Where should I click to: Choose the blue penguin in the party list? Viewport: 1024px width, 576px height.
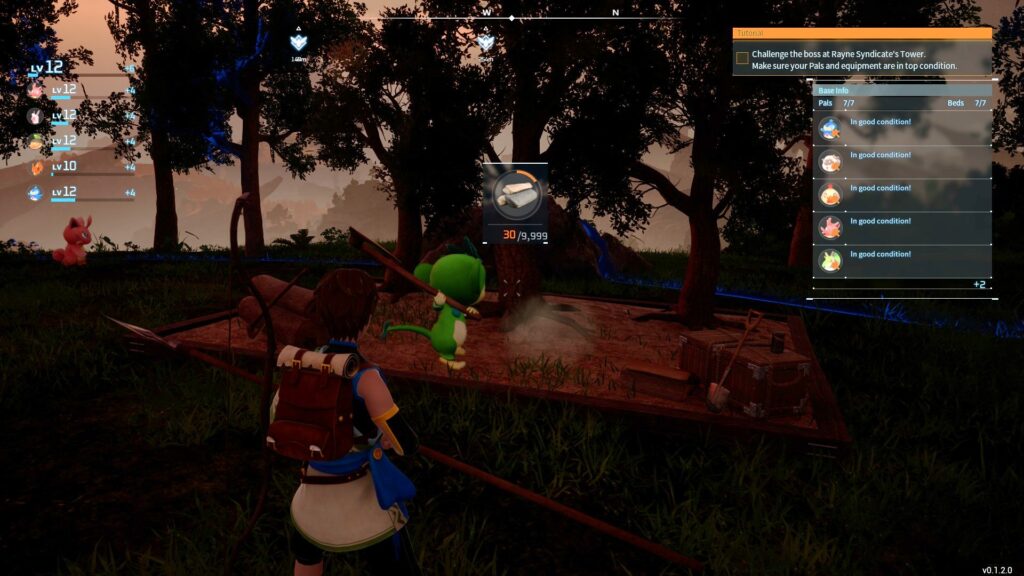[x=36, y=192]
